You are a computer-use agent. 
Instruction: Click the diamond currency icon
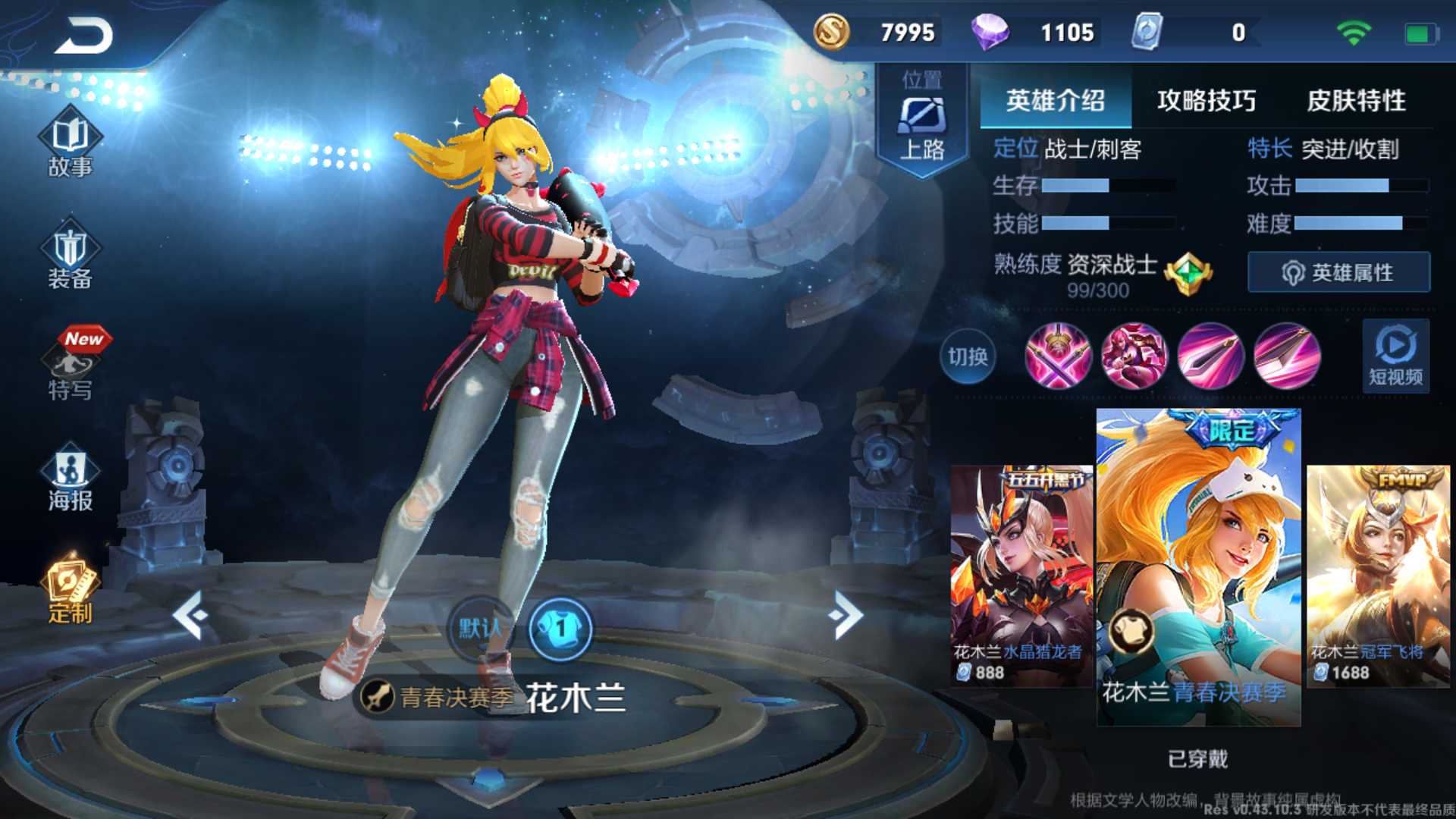[x=990, y=33]
